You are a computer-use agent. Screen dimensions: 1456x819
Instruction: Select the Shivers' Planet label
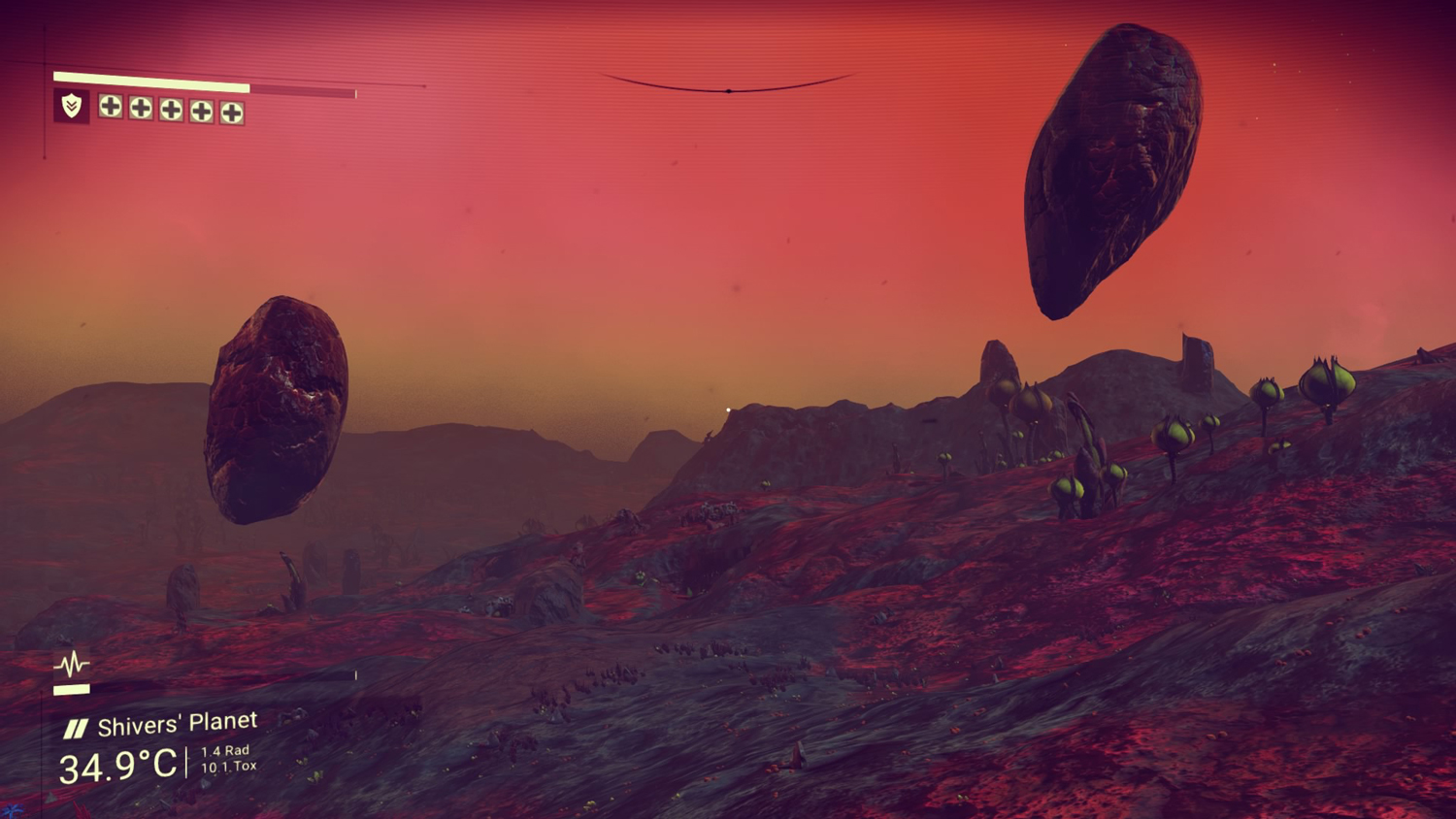click(x=177, y=724)
